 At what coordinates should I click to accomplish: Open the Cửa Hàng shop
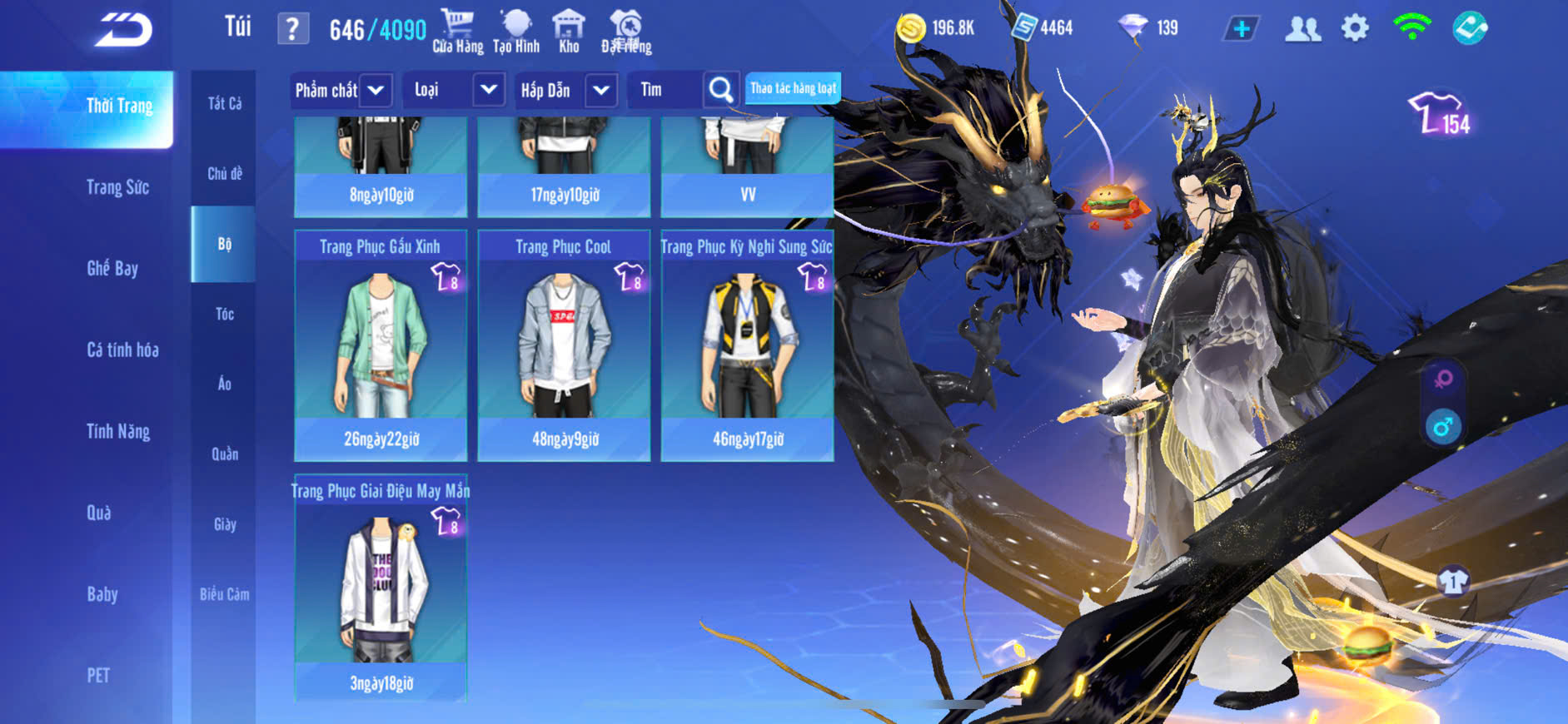click(x=457, y=32)
